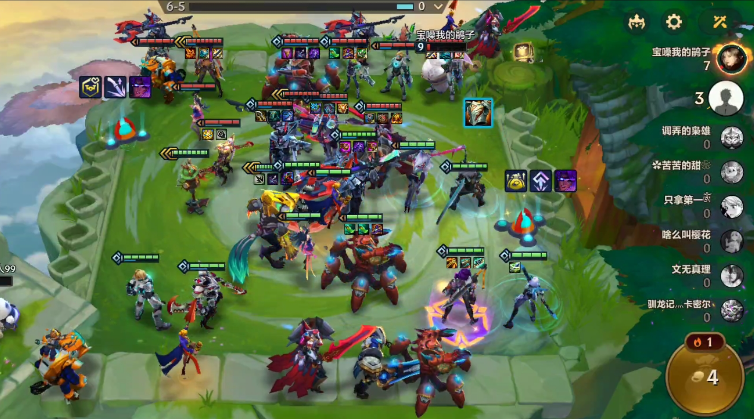Spectate player 驯龙记...卡密尔
This screenshot has width=754, height=419.
point(731,310)
